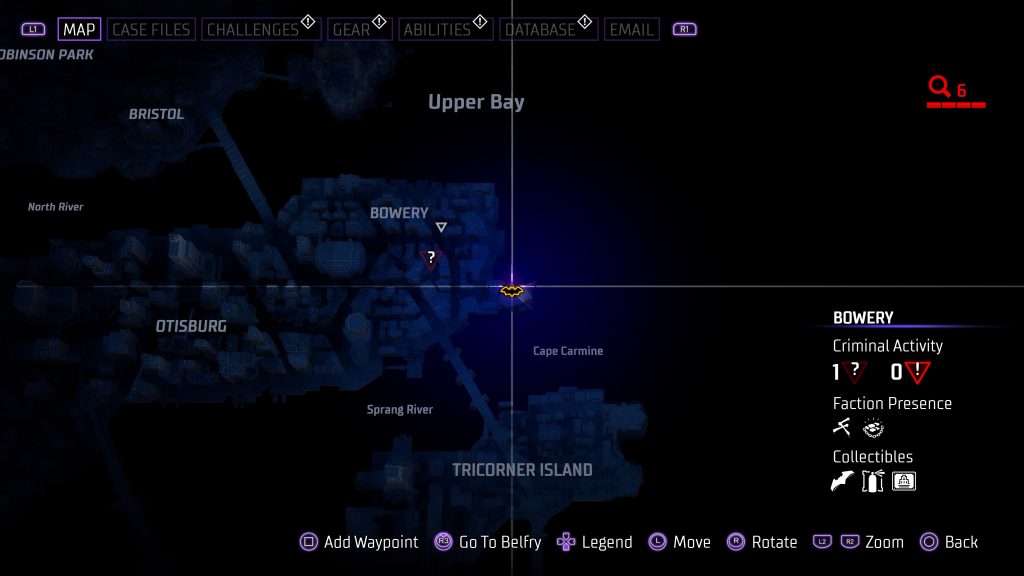Switch to the Email tab

pos(632,30)
